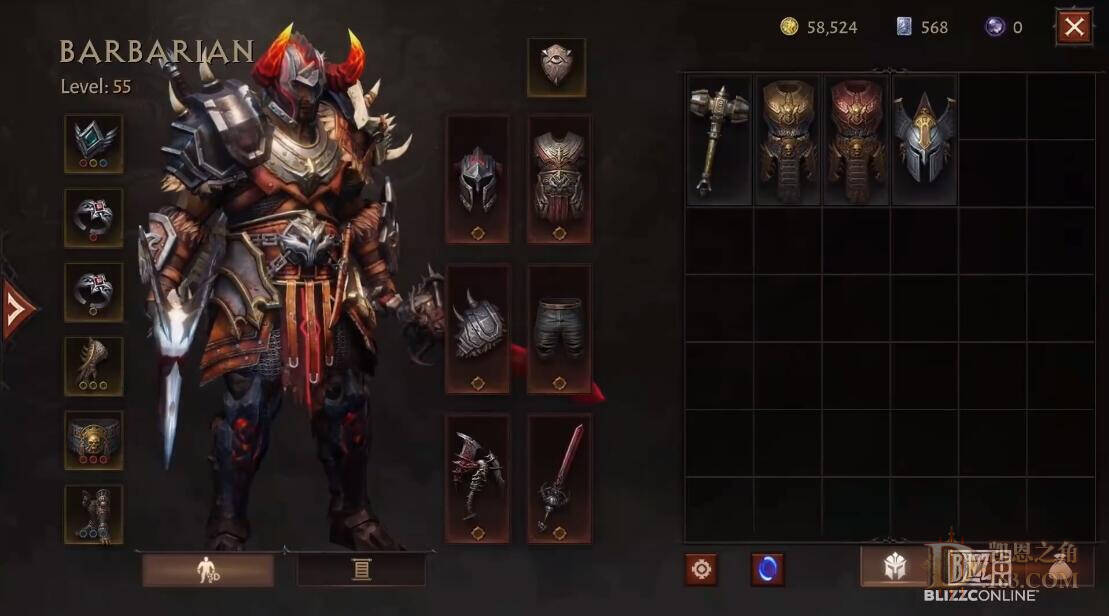This screenshot has width=1109, height=616.
Task: Select the equipped axe weapon slot
Action: coord(477,478)
